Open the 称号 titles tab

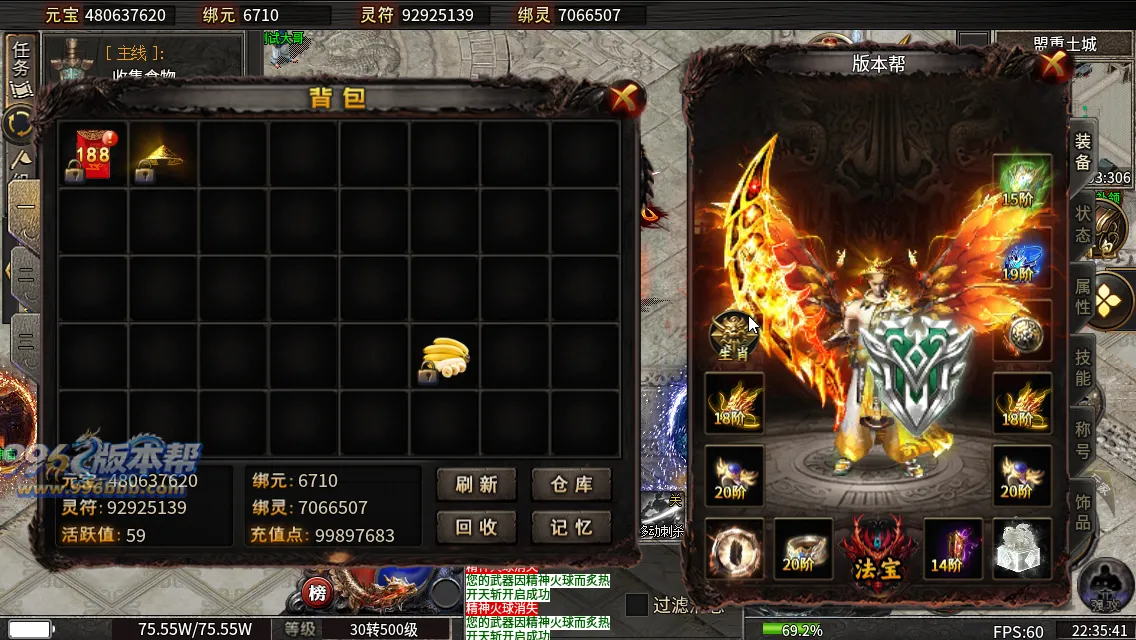tap(1083, 440)
